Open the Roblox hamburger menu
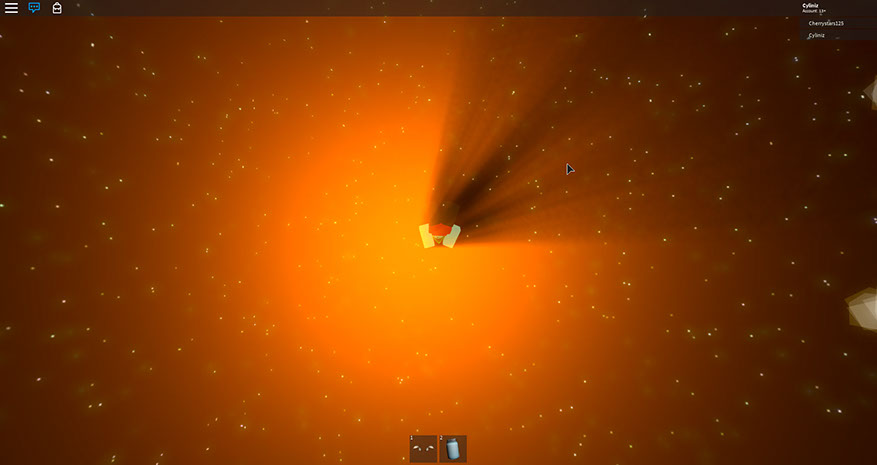877x465 pixels. tap(11, 8)
